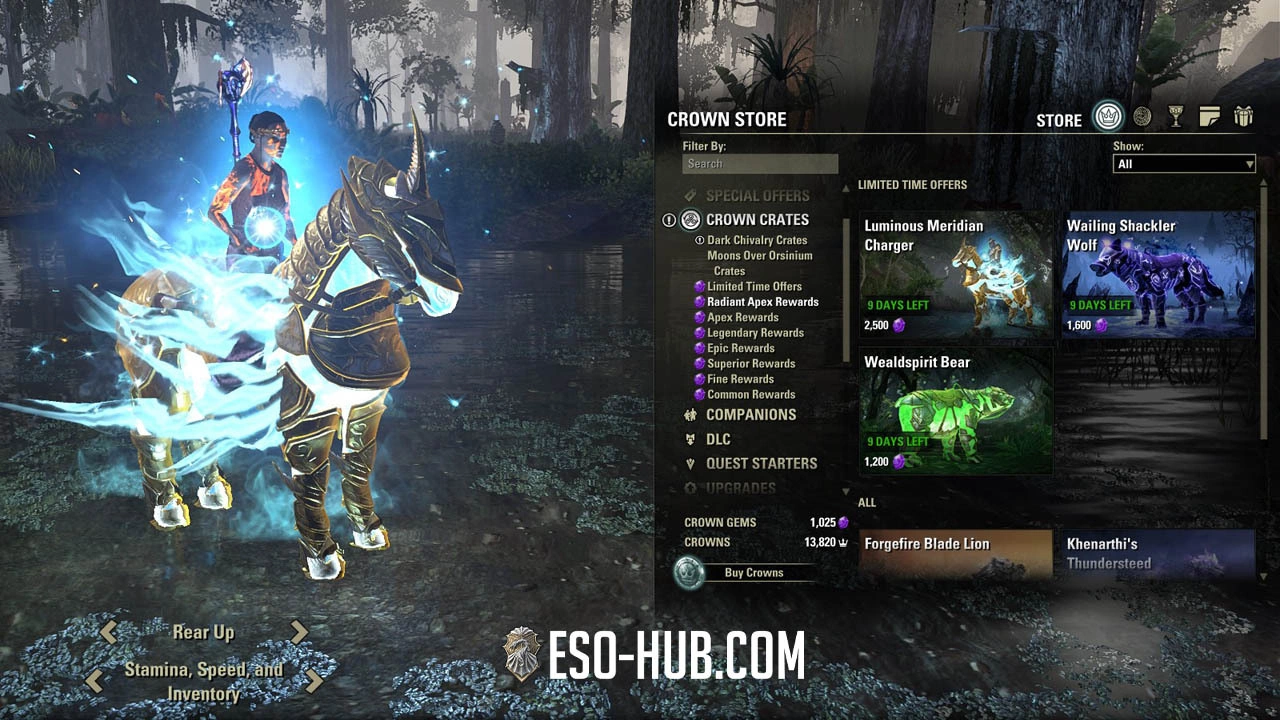
Task: Cycle to next mount animation after Rear Up
Action: [x=299, y=632]
